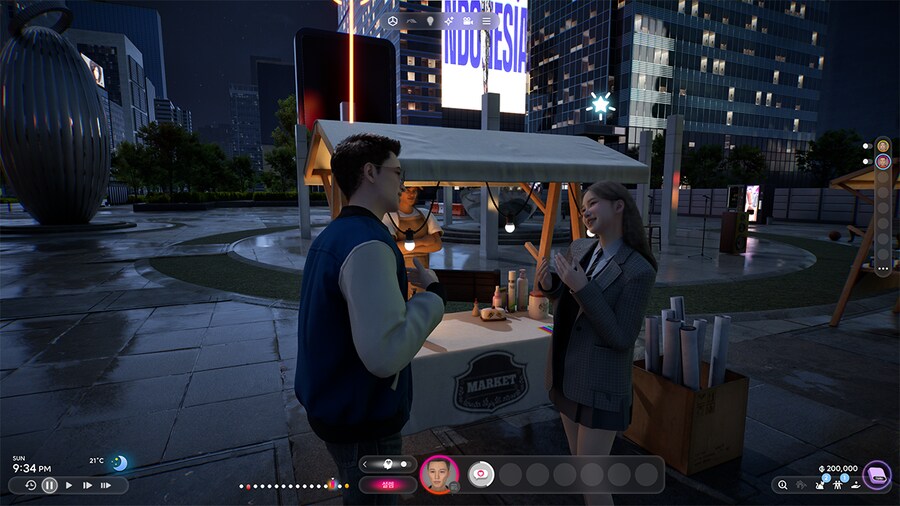This screenshot has width=900, height=506.
Task: Open the purple inventory button
Action: (x=877, y=474)
